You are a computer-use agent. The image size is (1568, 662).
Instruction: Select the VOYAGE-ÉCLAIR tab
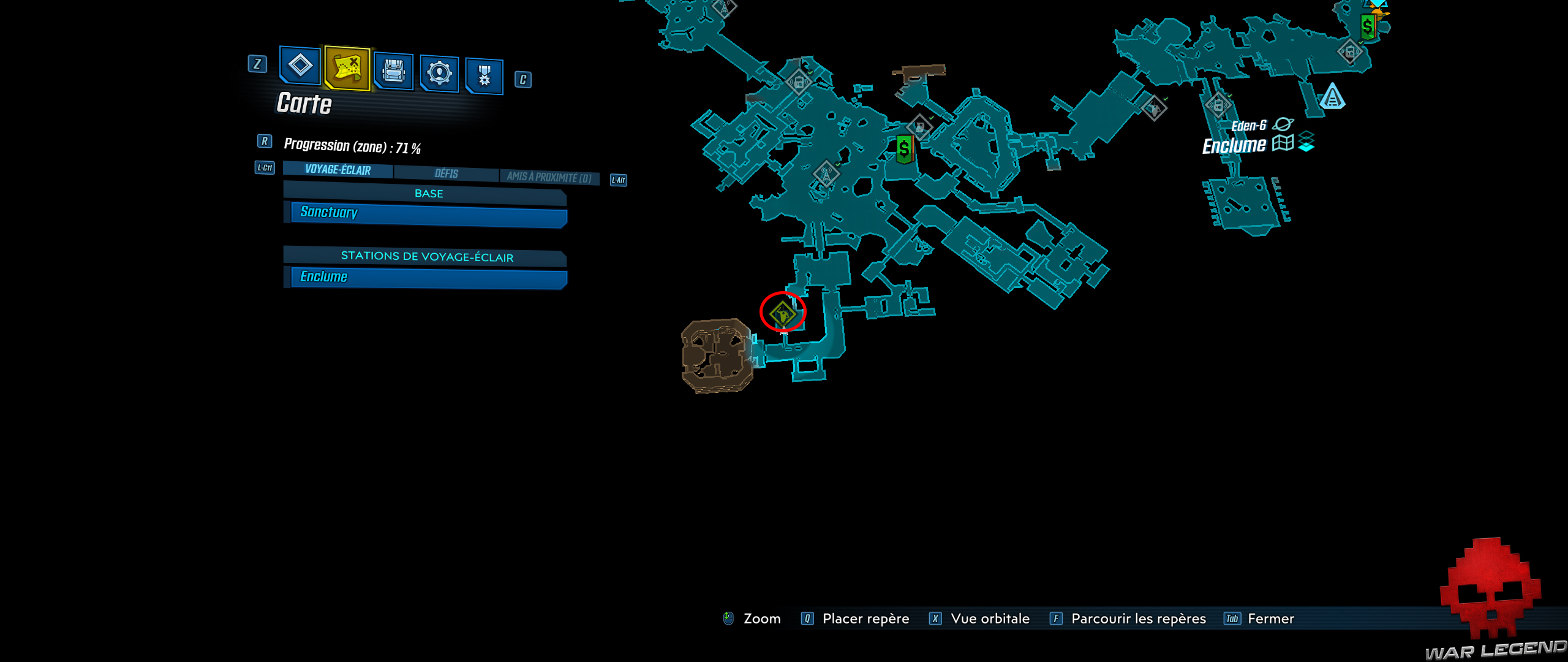[337, 172]
